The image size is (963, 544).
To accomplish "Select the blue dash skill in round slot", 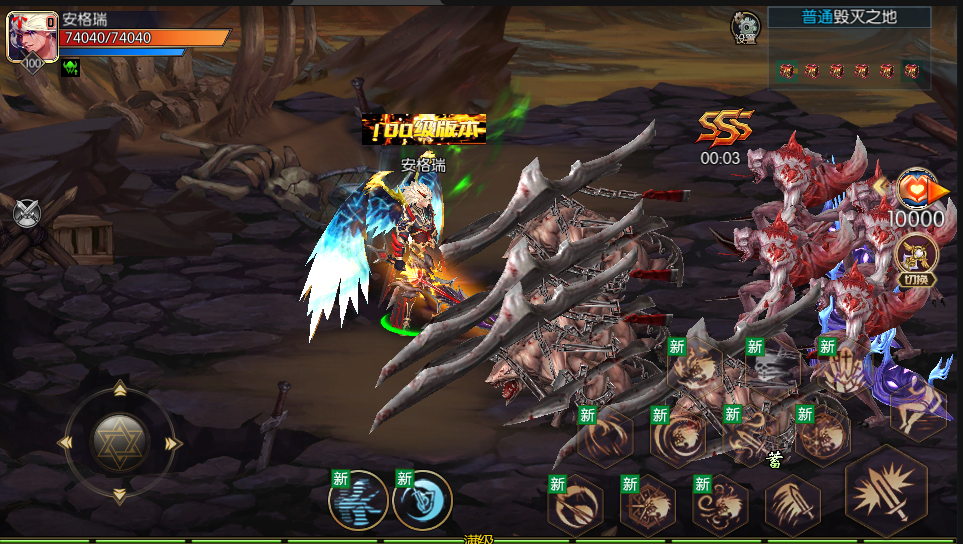I will pyautogui.click(x=358, y=500).
